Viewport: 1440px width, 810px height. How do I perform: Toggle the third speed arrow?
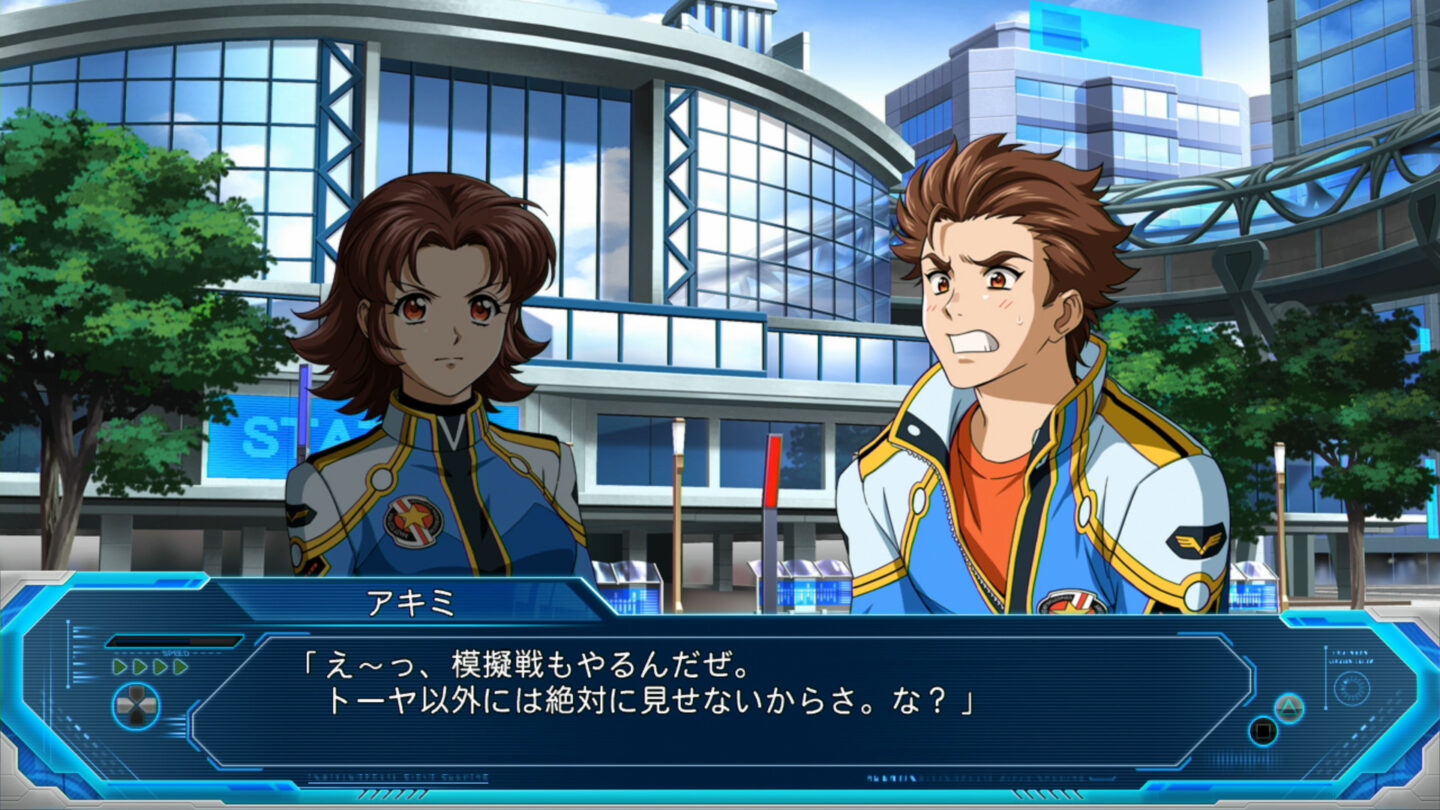tap(159, 666)
